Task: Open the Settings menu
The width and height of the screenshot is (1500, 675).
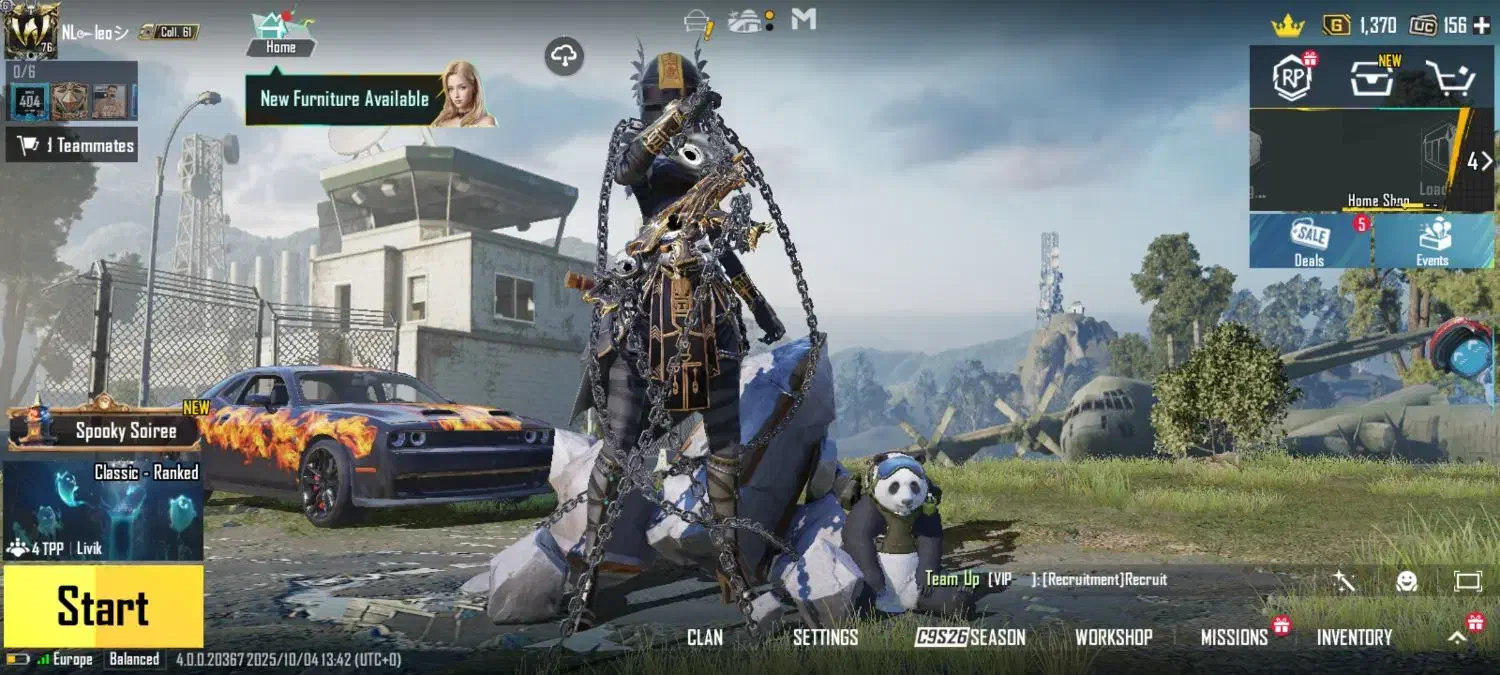Action: pyautogui.click(x=825, y=637)
